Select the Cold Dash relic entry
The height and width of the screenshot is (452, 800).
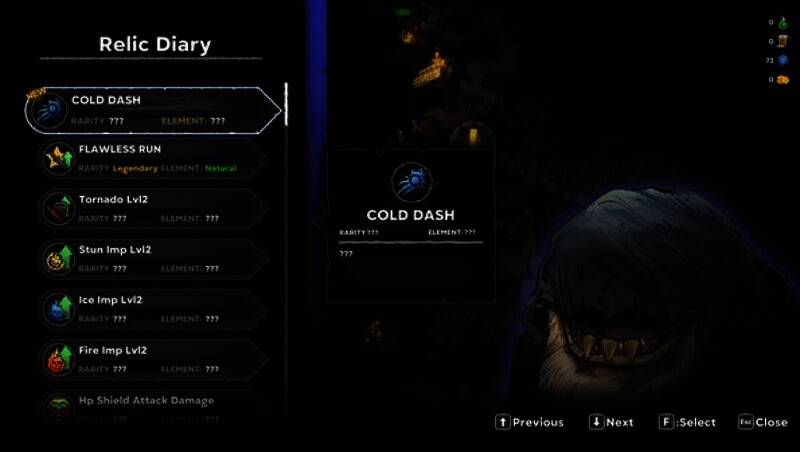pos(150,110)
